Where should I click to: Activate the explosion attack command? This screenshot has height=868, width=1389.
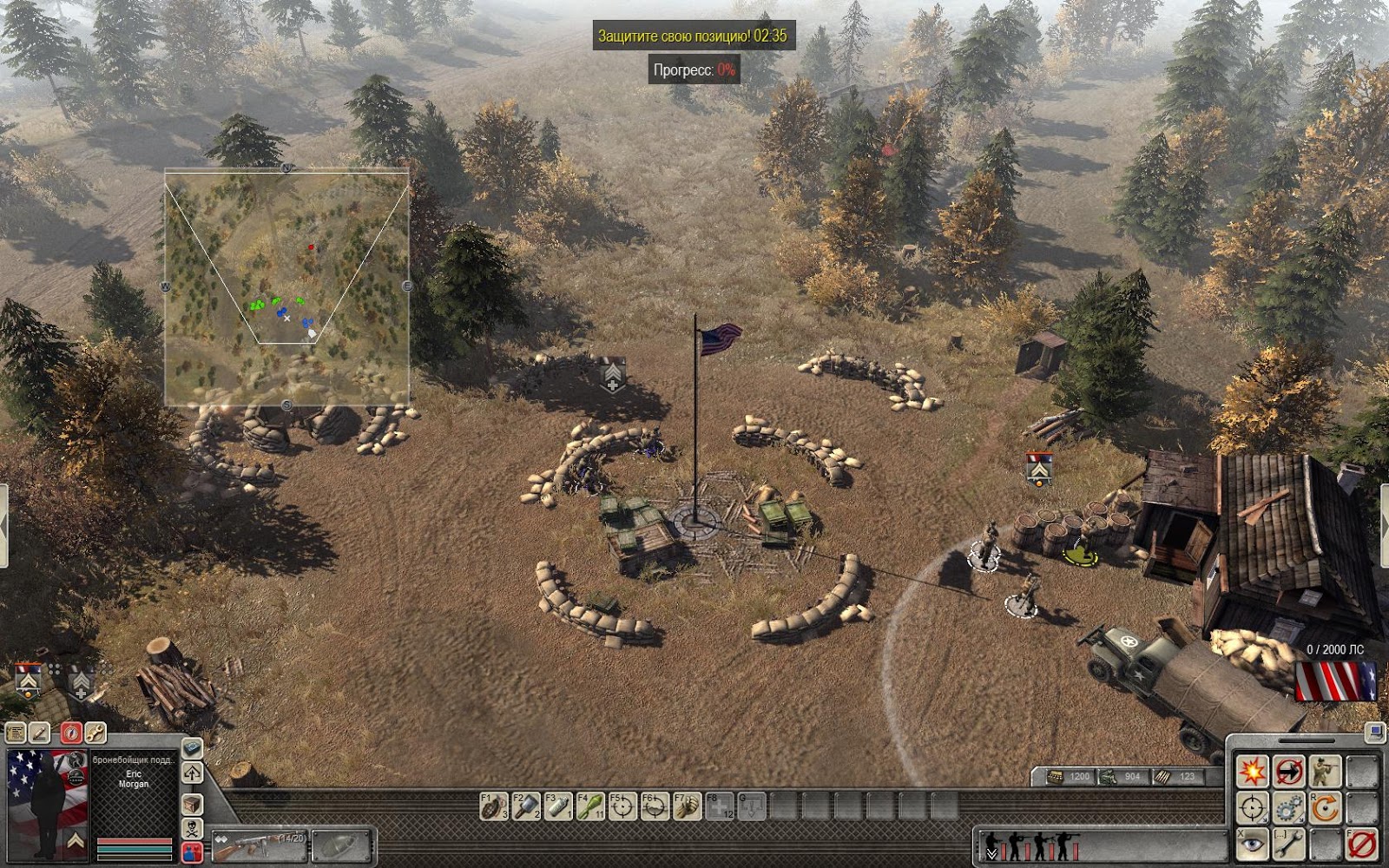1252,771
